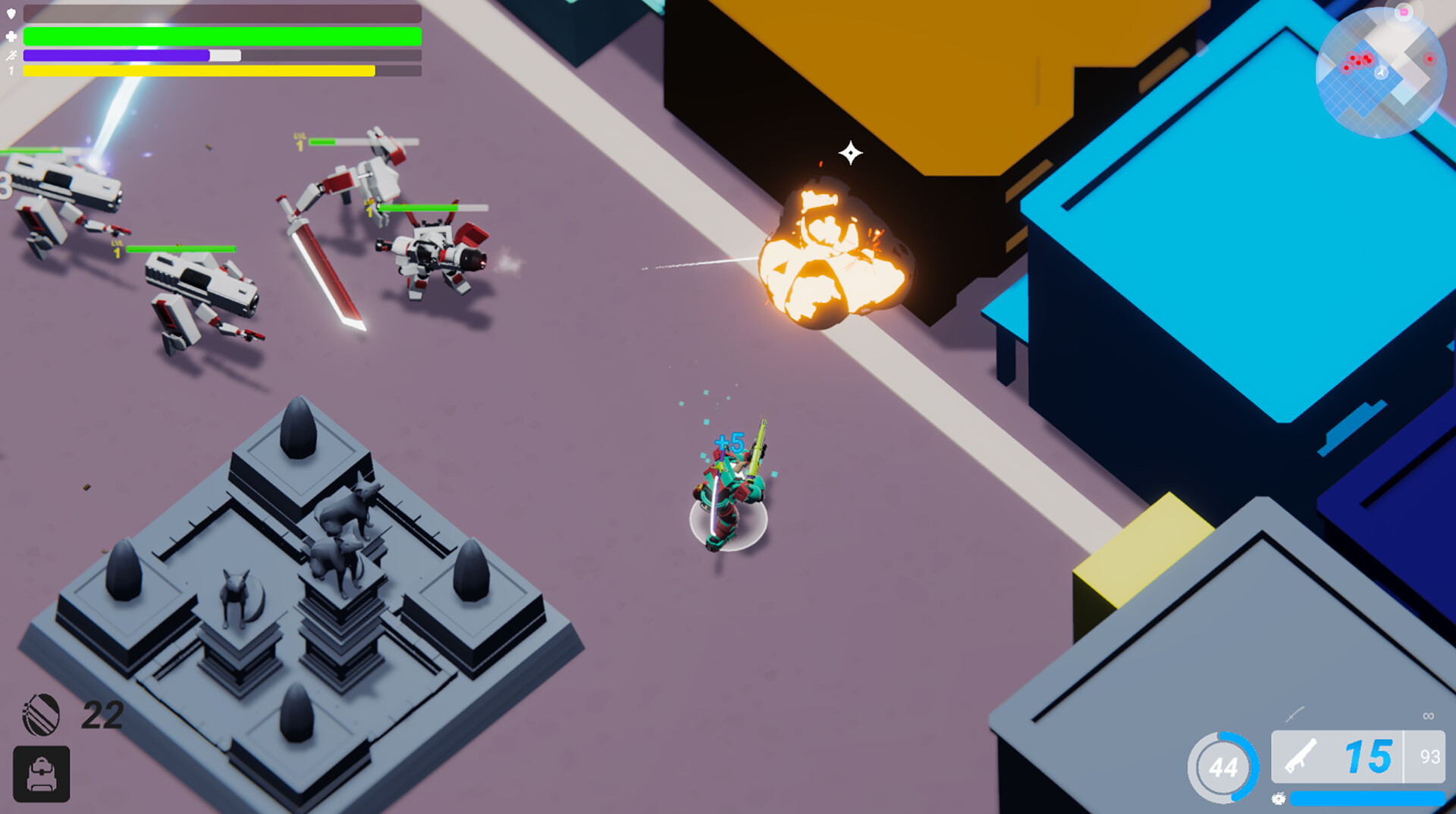The height and width of the screenshot is (814, 1456).
Task: Click the pink heart indicator on the minimap
Action: (x=1404, y=12)
